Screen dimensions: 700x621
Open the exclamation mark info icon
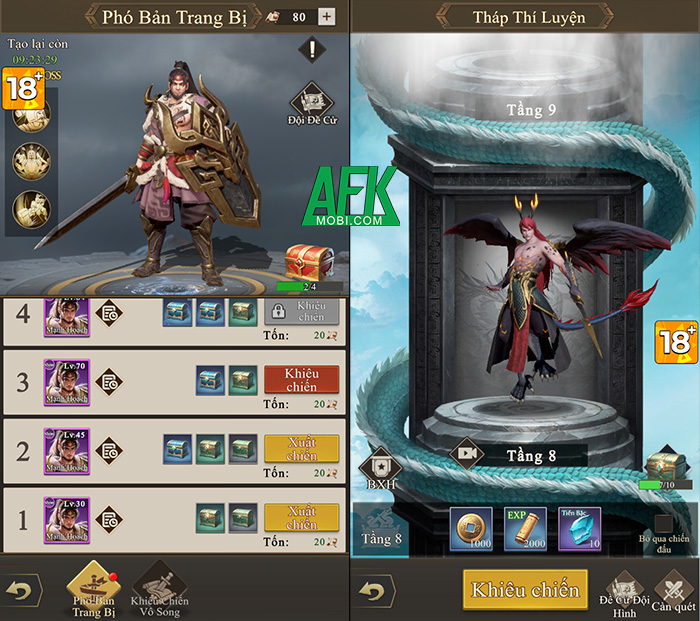coord(313,49)
